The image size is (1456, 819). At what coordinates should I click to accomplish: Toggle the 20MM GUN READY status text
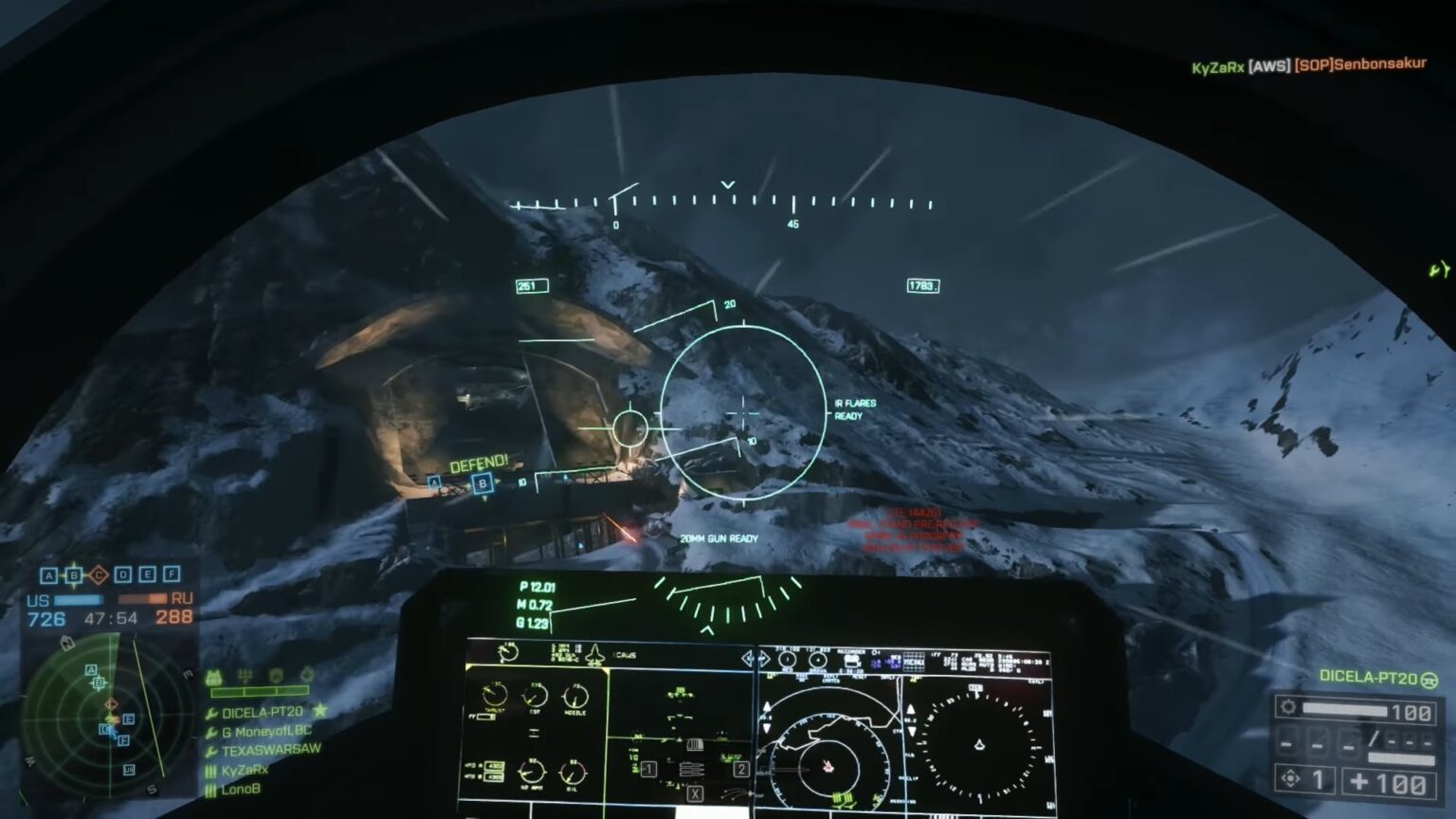(x=718, y=537)
